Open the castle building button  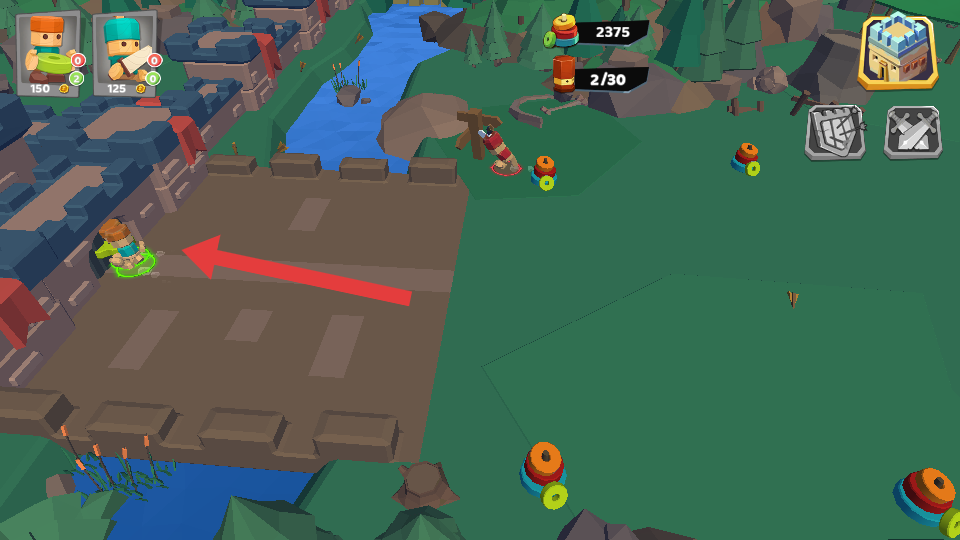pos(897,52)
